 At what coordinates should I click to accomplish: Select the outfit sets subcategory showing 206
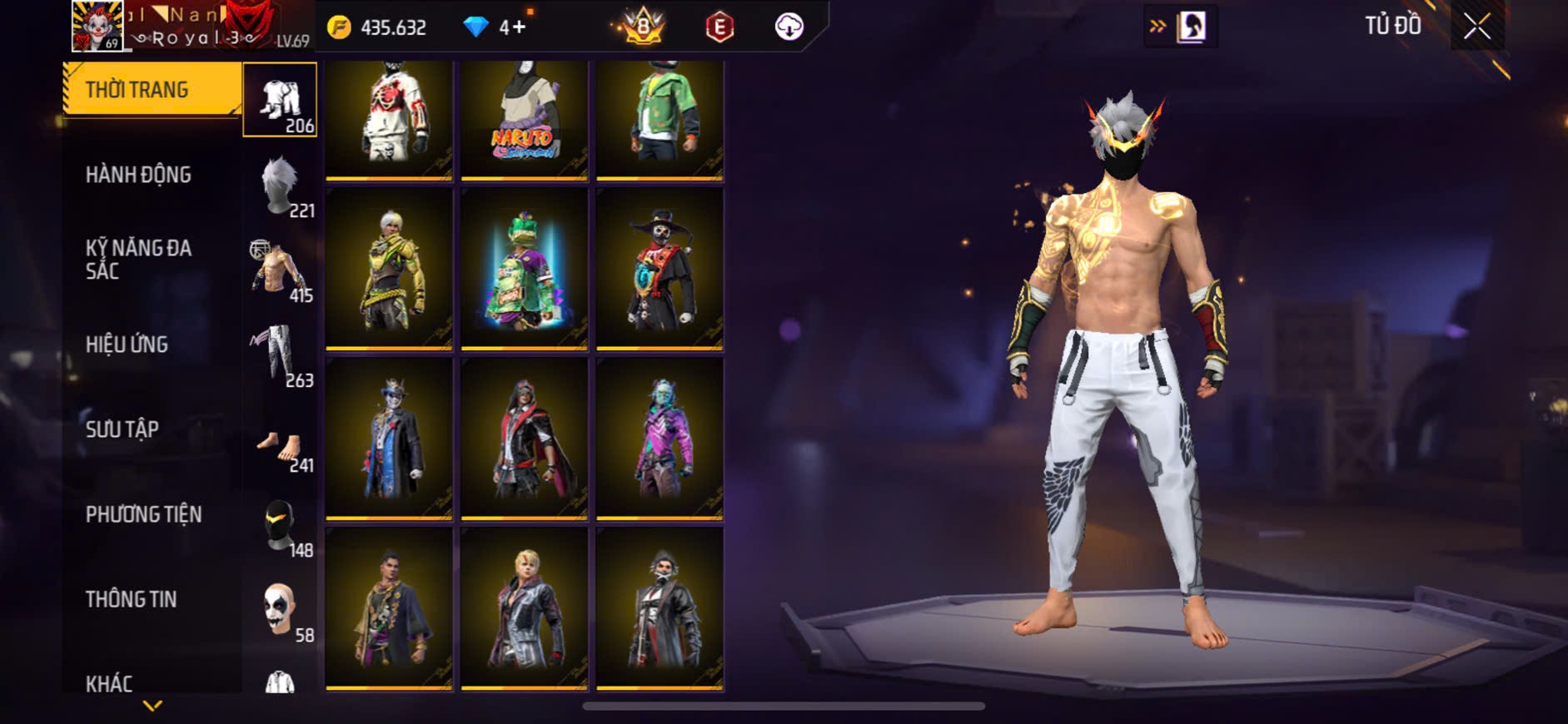pyautogui.click(x=280, y=100)
